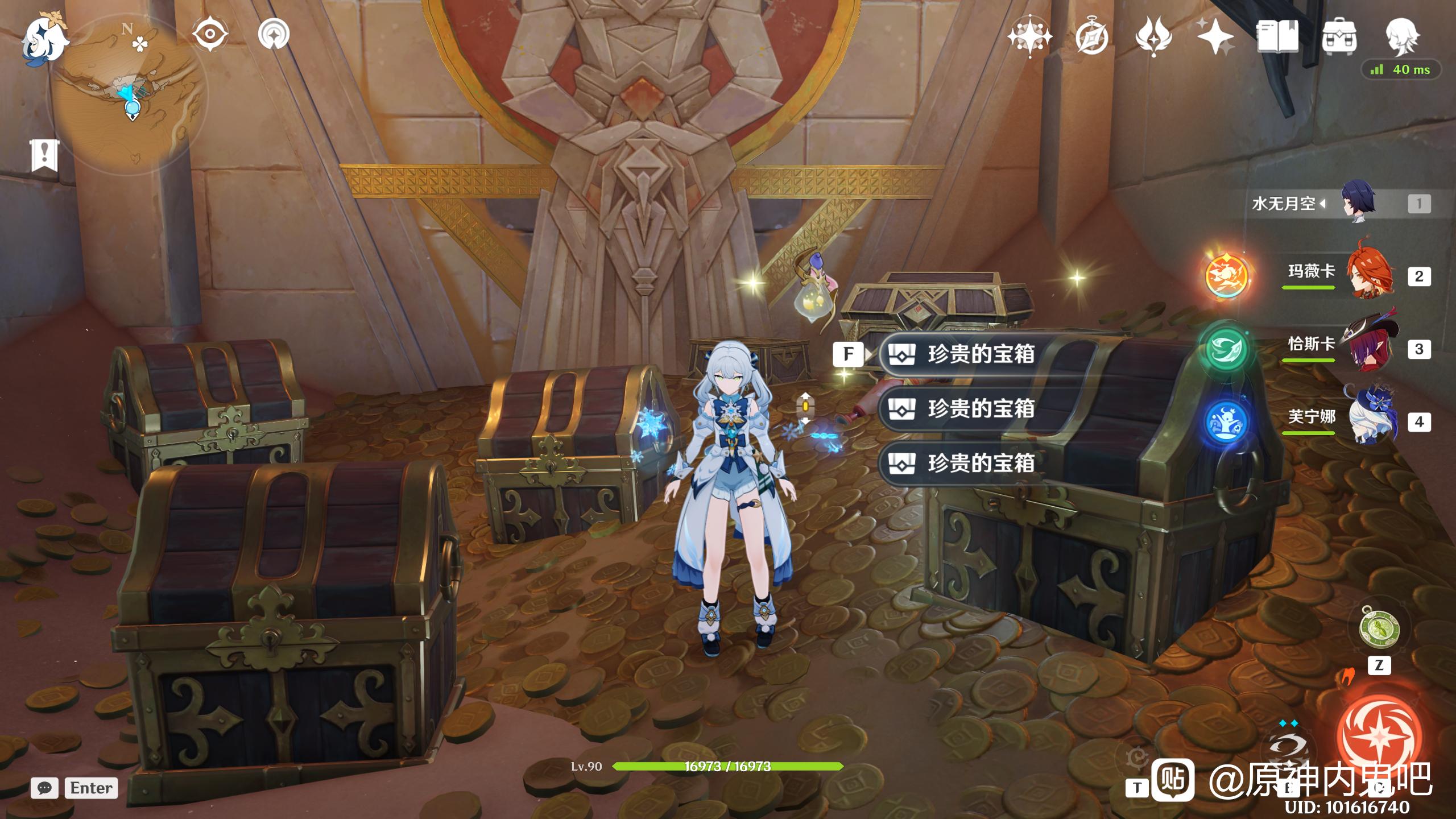
Task: Switch to party member 恰斯卡
Action: click(1371, 348)
